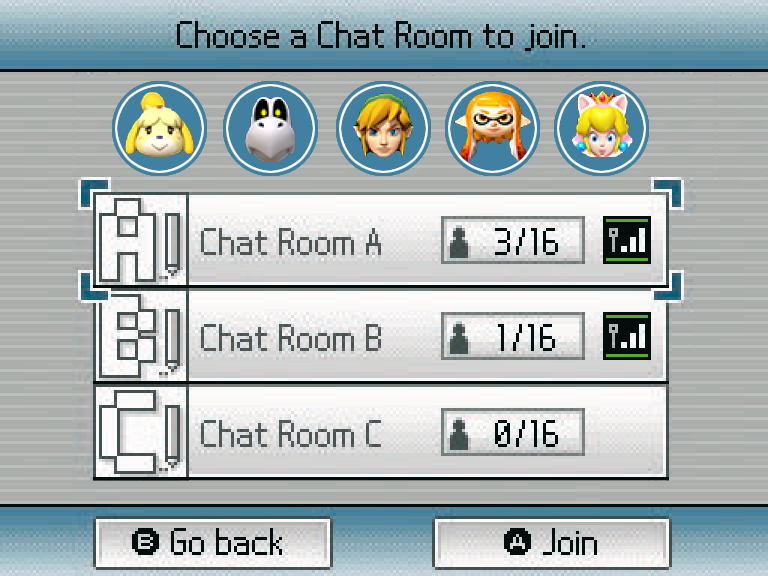Choose Chat Room B from the list
The image size is (768, 576).
pyautogui.click(x=380, y=337)
